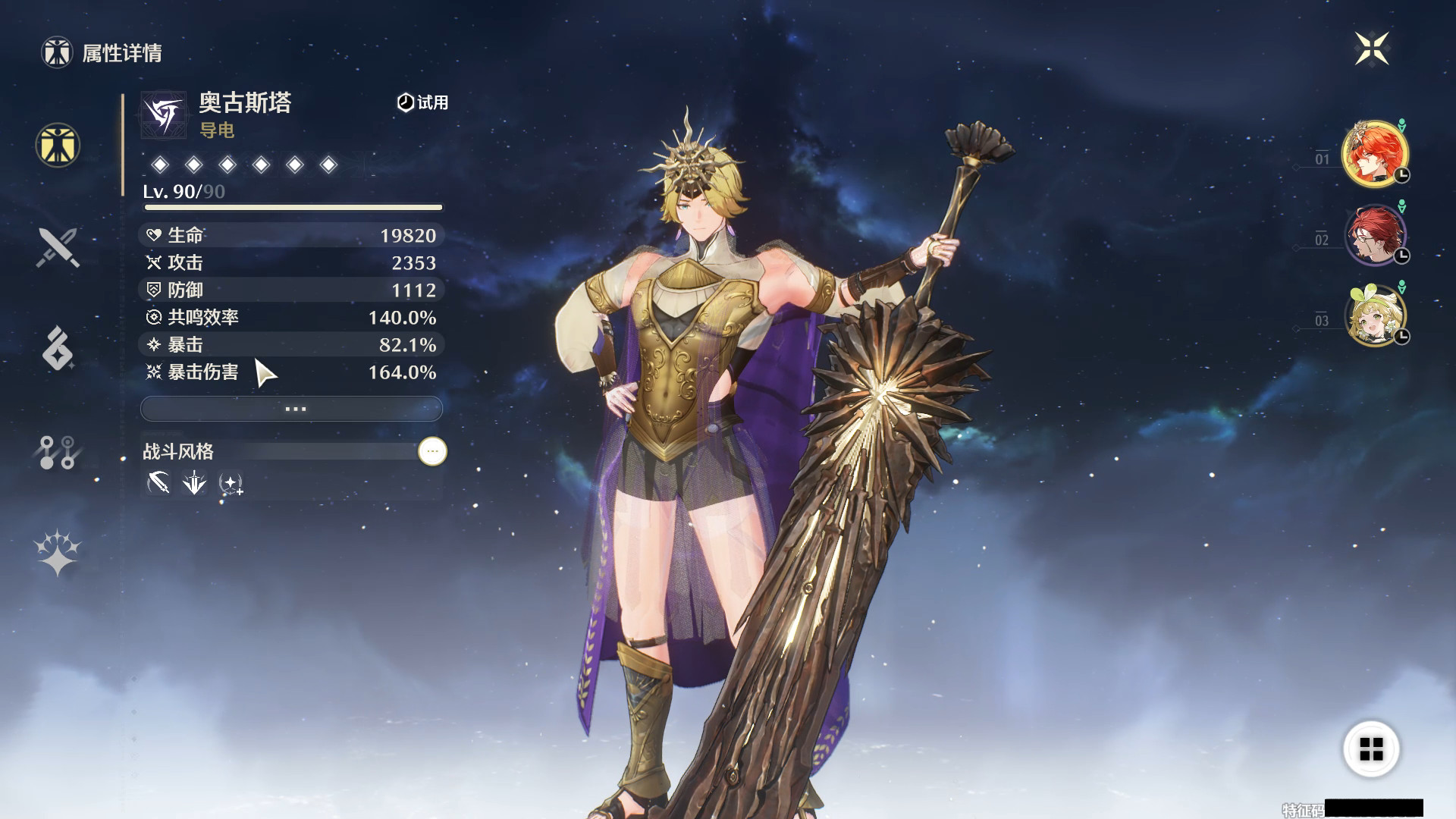Viewport: 1456px width, 819px height.
Task: Select the third combat style star icon
Action: tap(231, 483)
